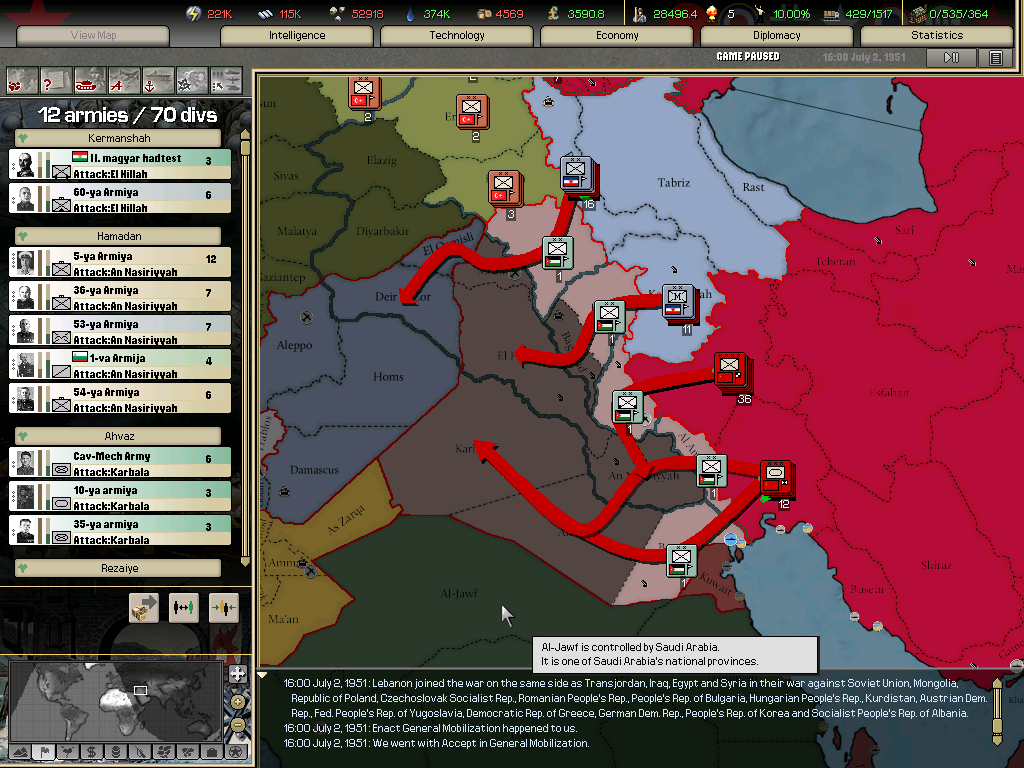Open the game menu list button
Viewport: 1024px width, 768px height.
click(995, 58)
